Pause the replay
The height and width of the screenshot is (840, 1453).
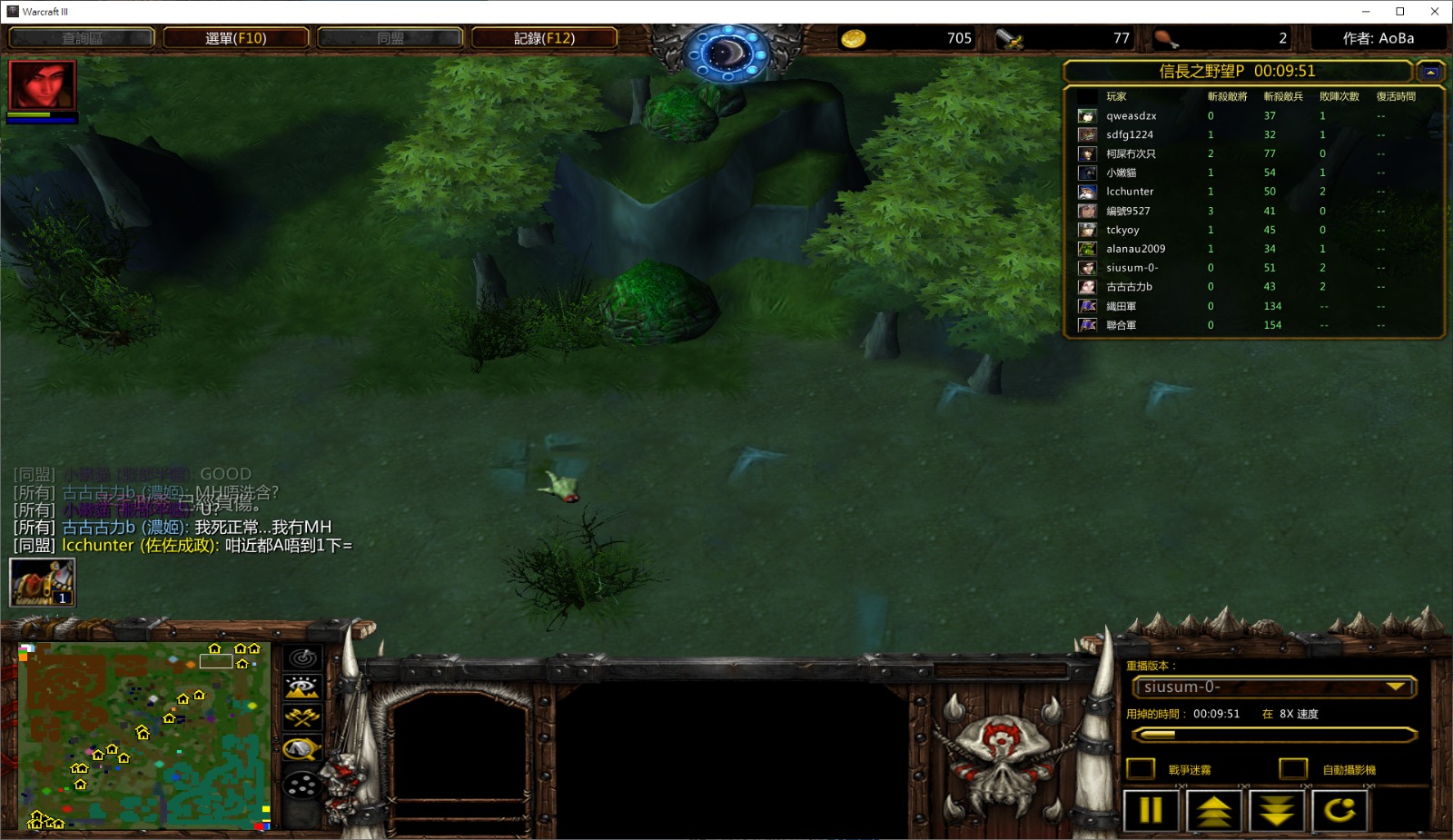(1151, 810)
